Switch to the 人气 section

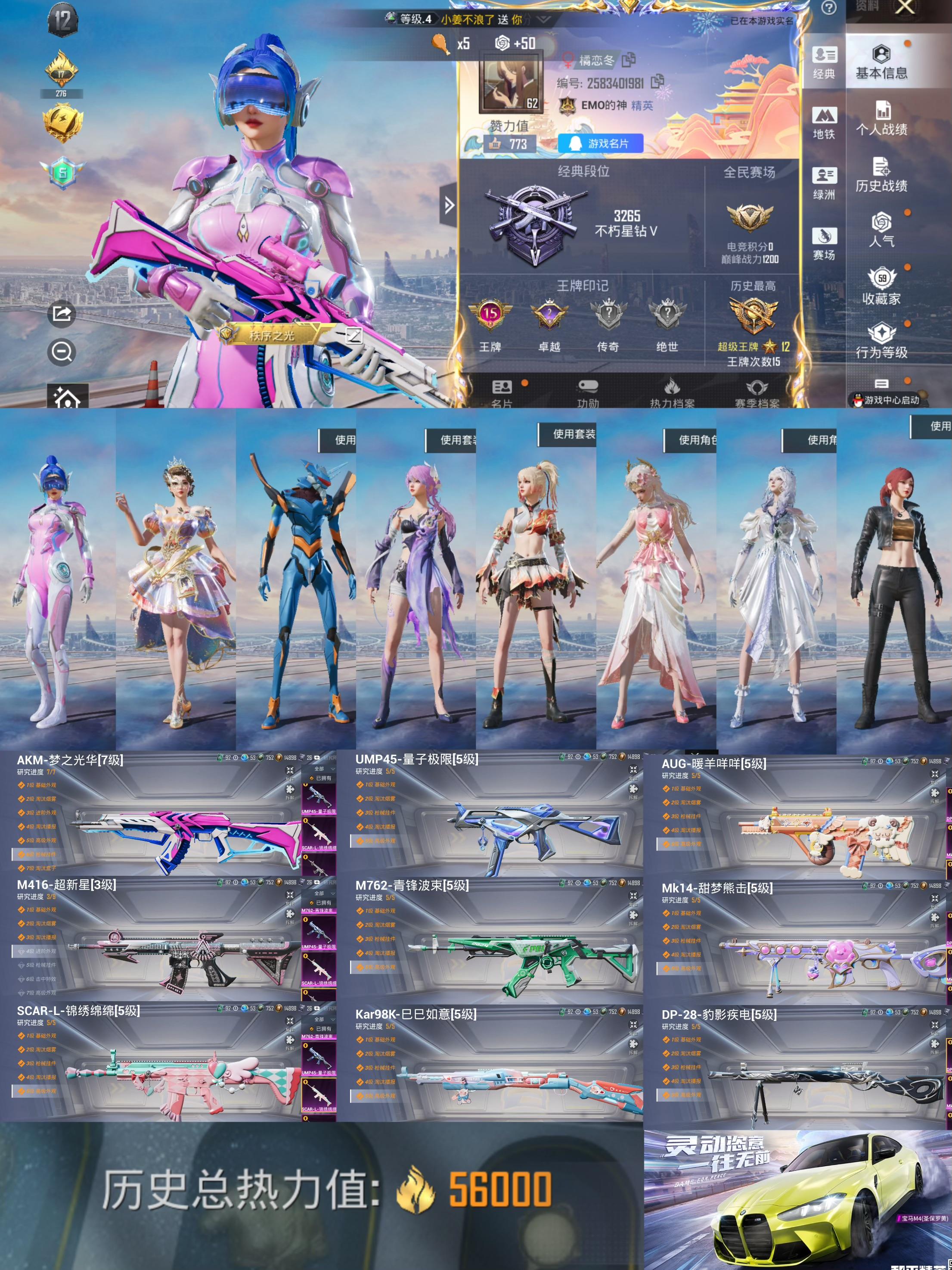click(x=881, y=230)
